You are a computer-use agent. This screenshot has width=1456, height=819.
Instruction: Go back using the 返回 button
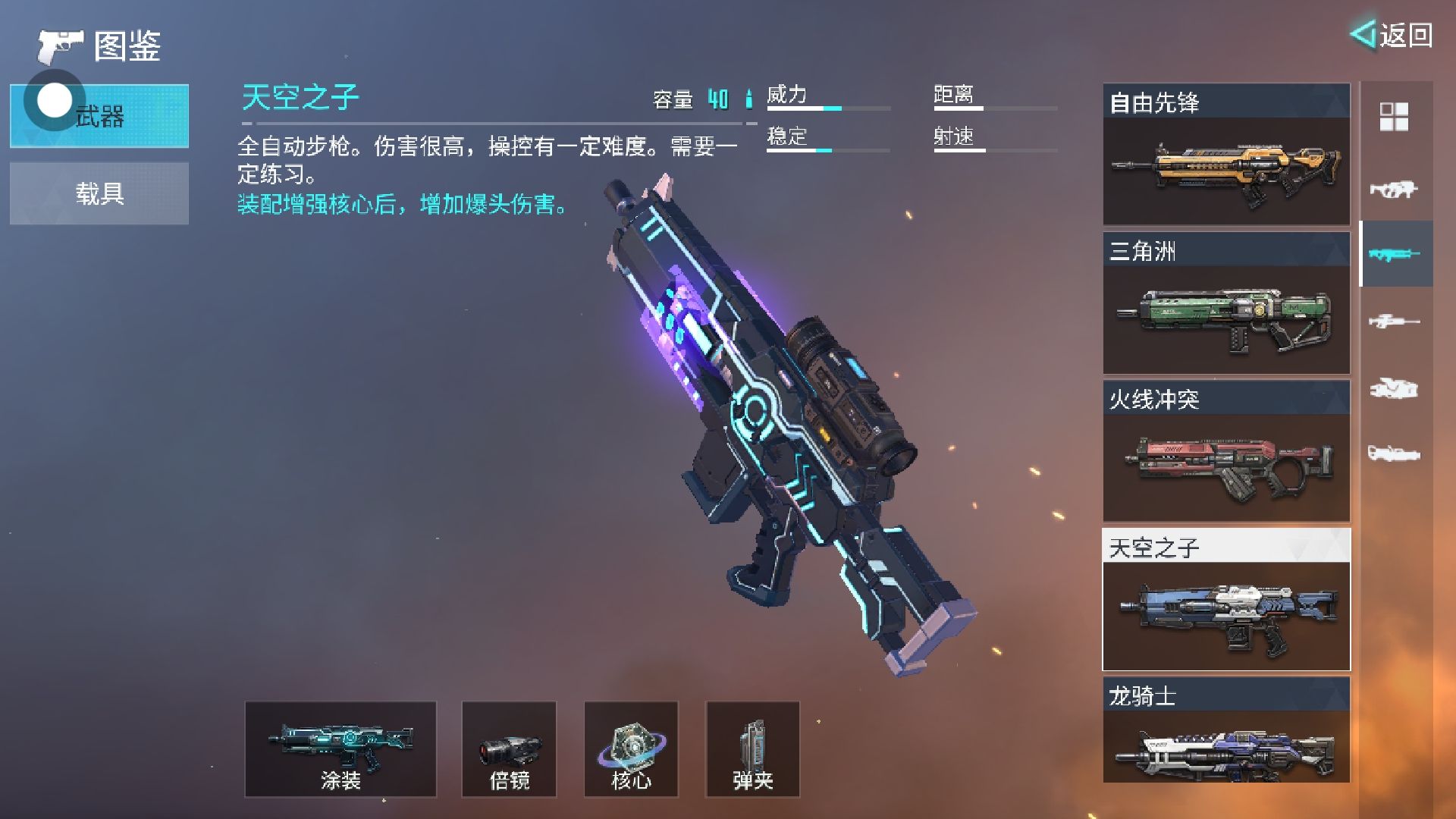click(1392, 35)
